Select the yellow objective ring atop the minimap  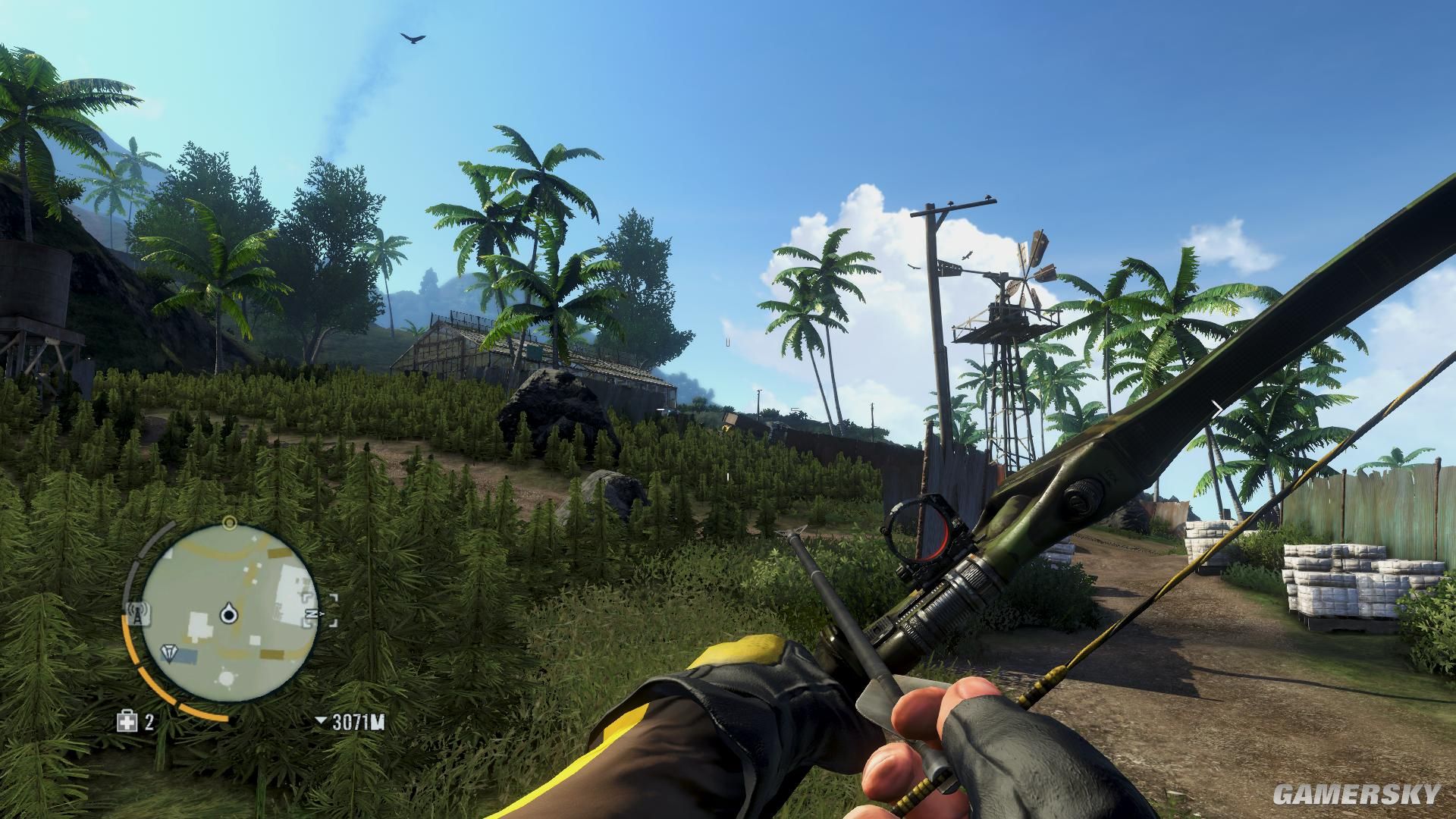tap(229, 522)
